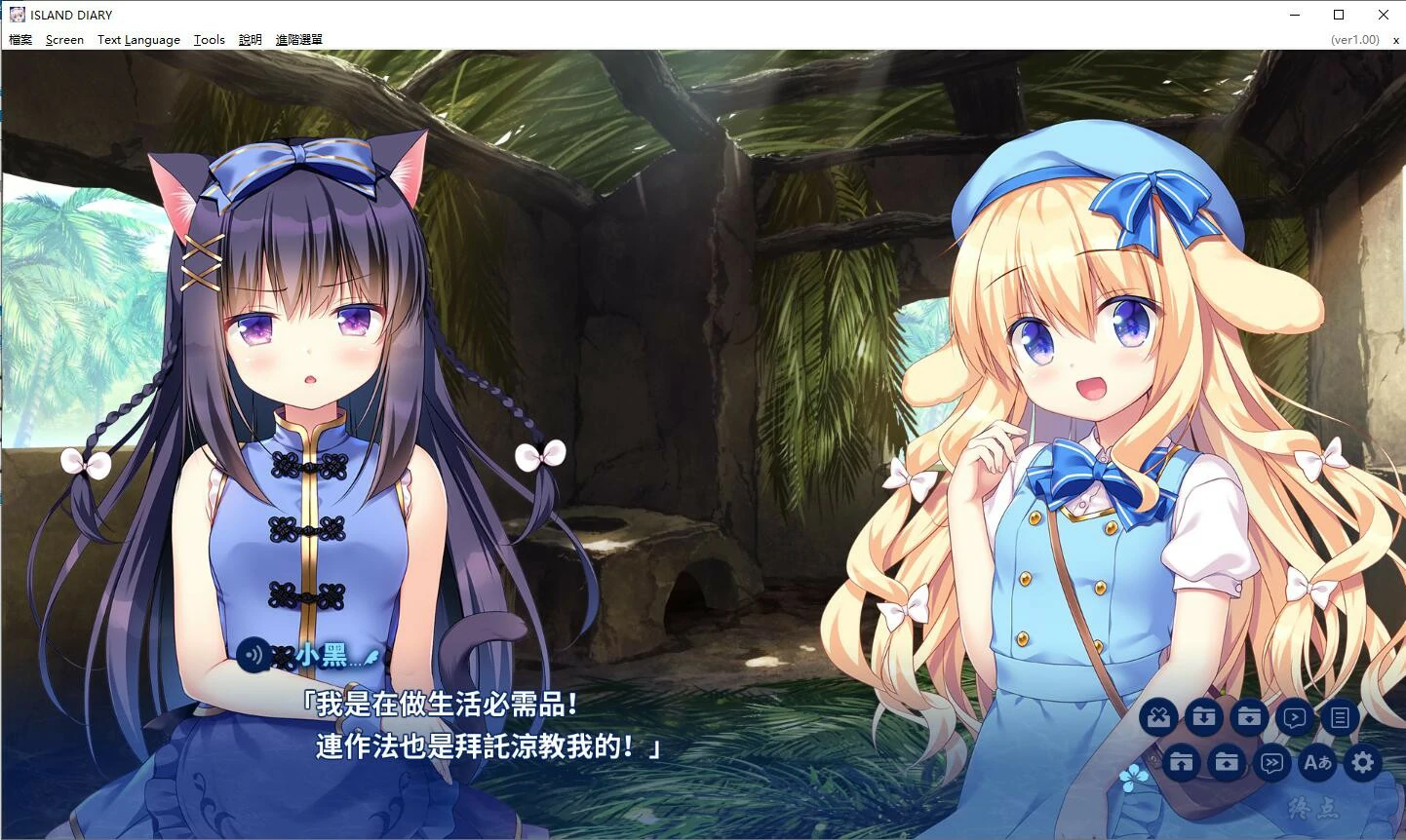
Task: Open the Text Language menu
Action: (138, 40)
